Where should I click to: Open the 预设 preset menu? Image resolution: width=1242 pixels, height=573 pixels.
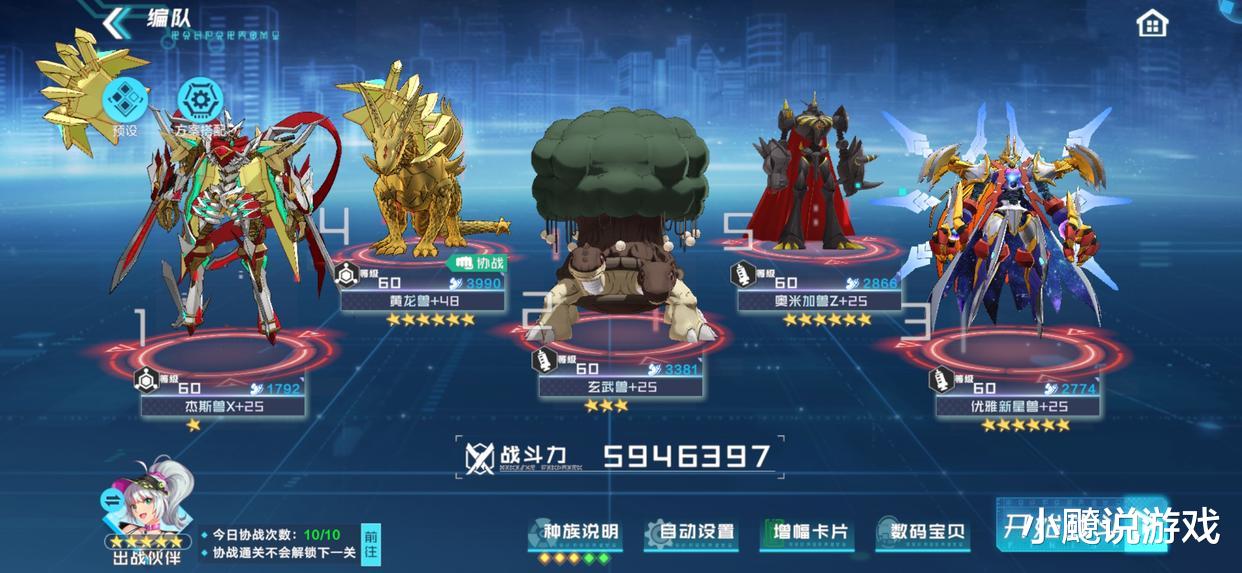point(126,100)
